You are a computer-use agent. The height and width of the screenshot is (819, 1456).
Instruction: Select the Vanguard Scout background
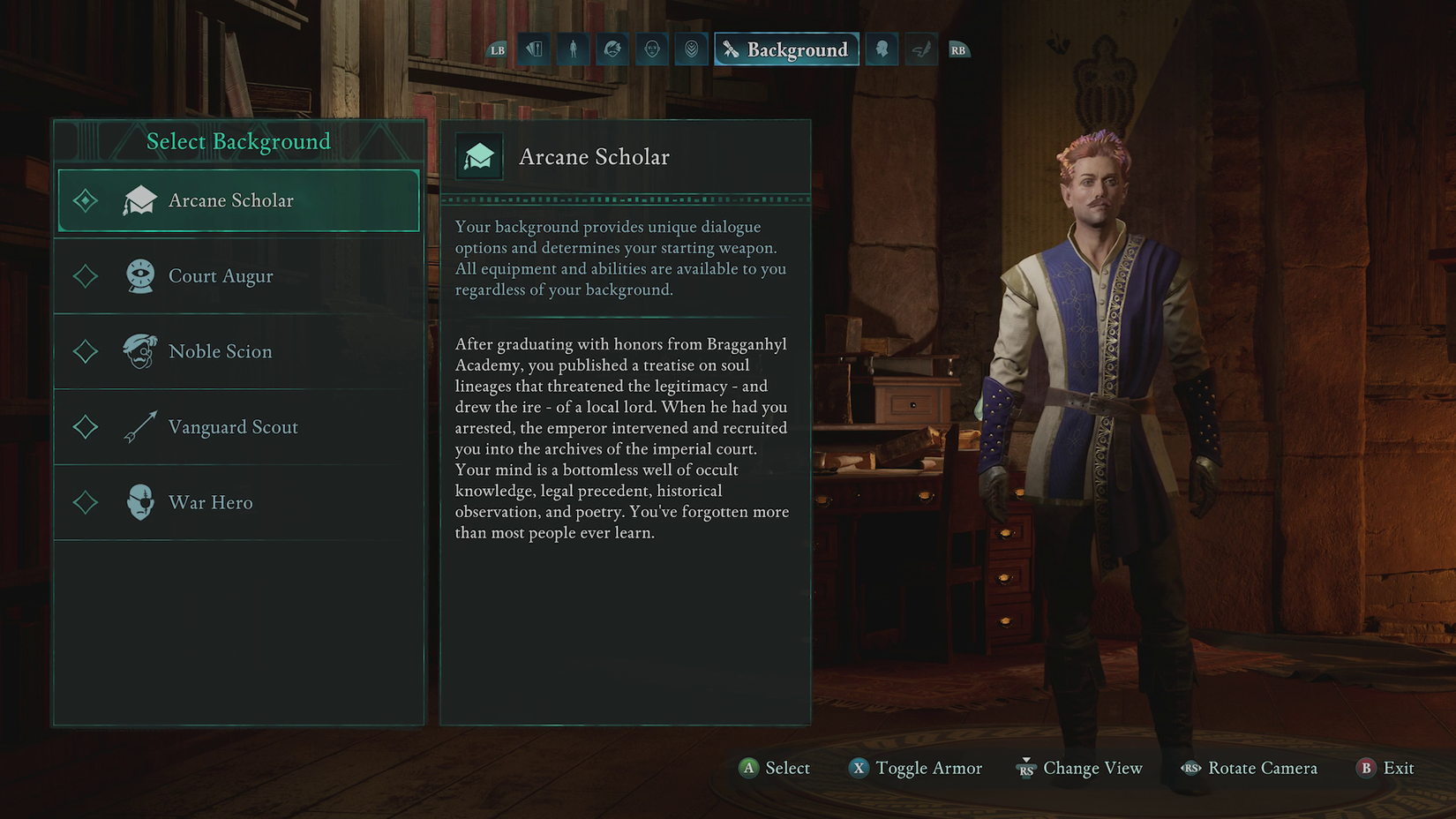[238, 427]
